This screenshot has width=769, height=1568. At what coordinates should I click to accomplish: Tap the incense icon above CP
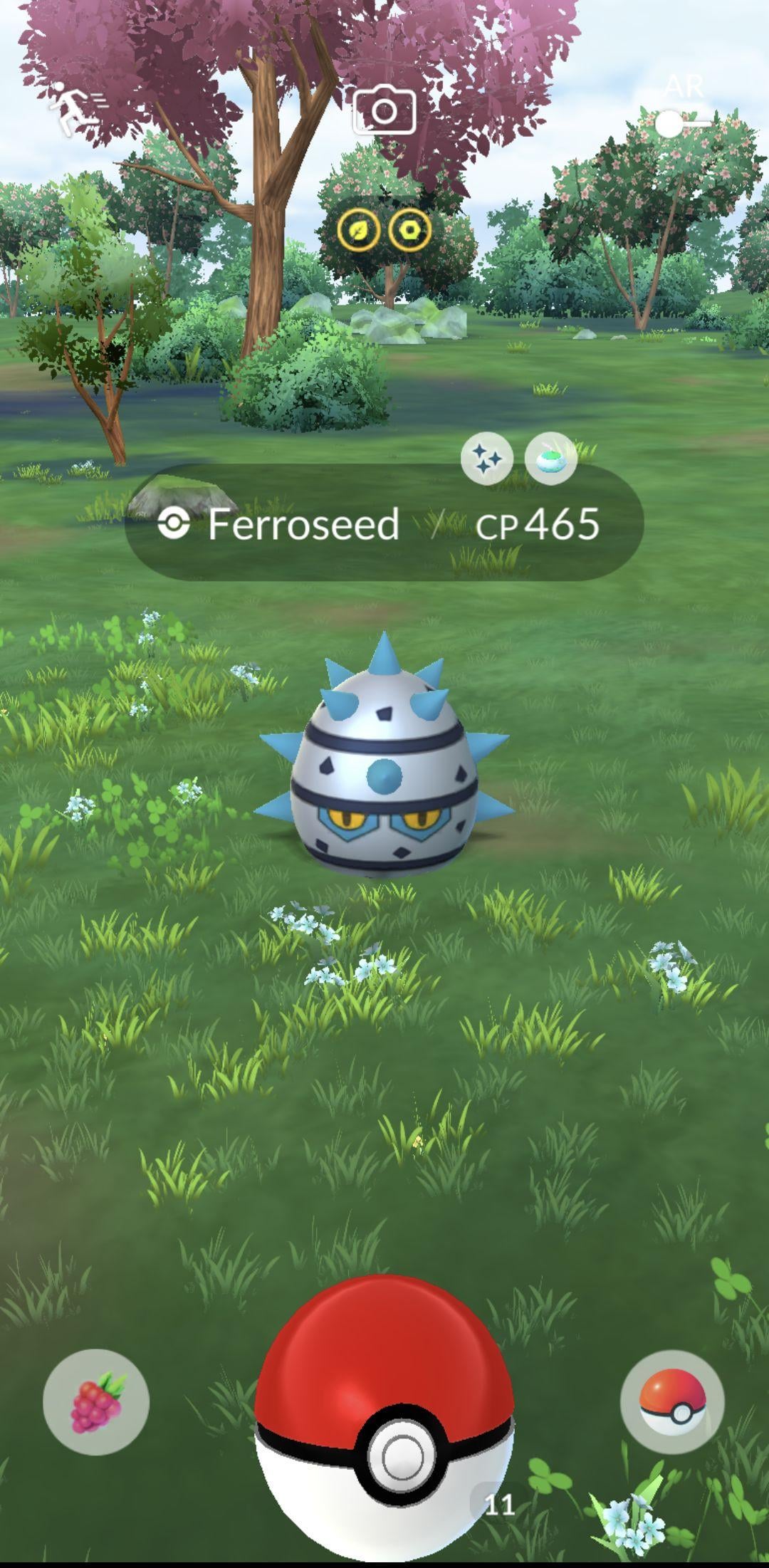550,459
